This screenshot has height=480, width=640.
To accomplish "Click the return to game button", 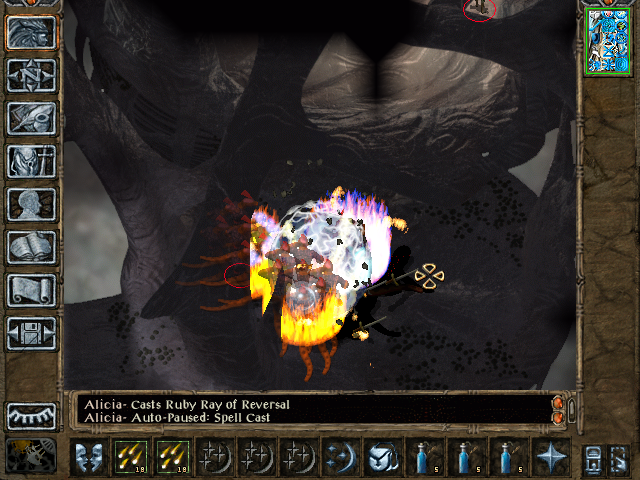I will (31, 33).
